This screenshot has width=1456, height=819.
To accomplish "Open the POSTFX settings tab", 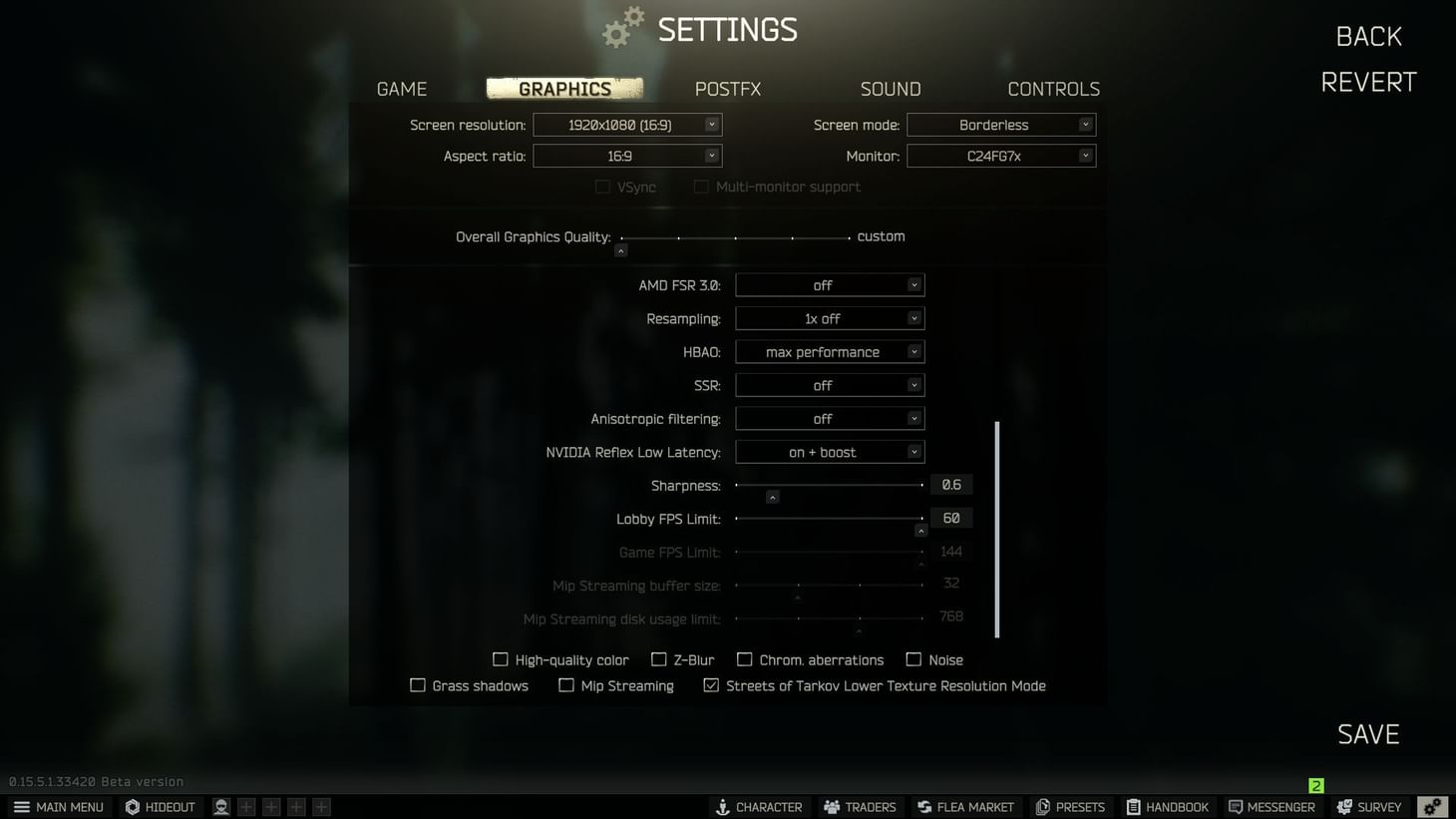I will pyautogui.click(x=728, y=89).
